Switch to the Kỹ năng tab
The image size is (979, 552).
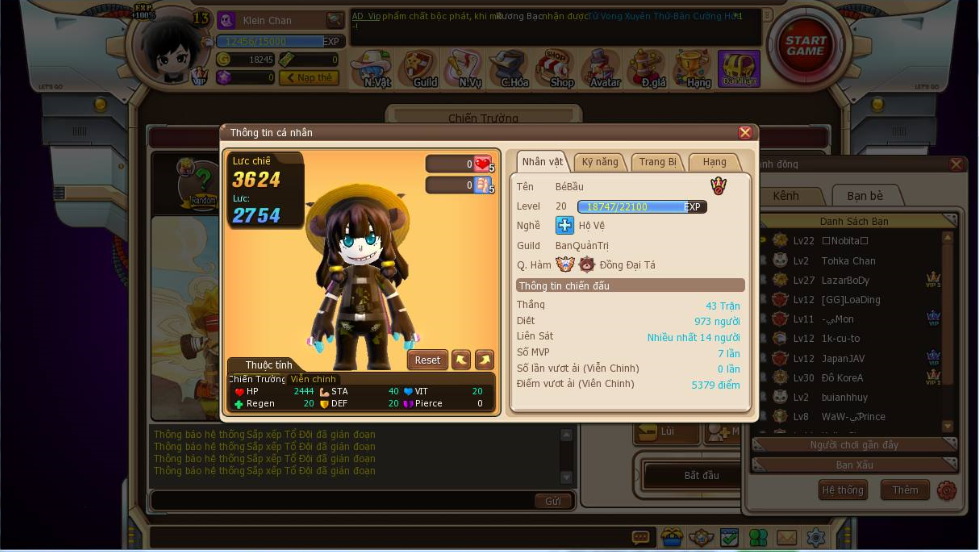coord(600,162)
